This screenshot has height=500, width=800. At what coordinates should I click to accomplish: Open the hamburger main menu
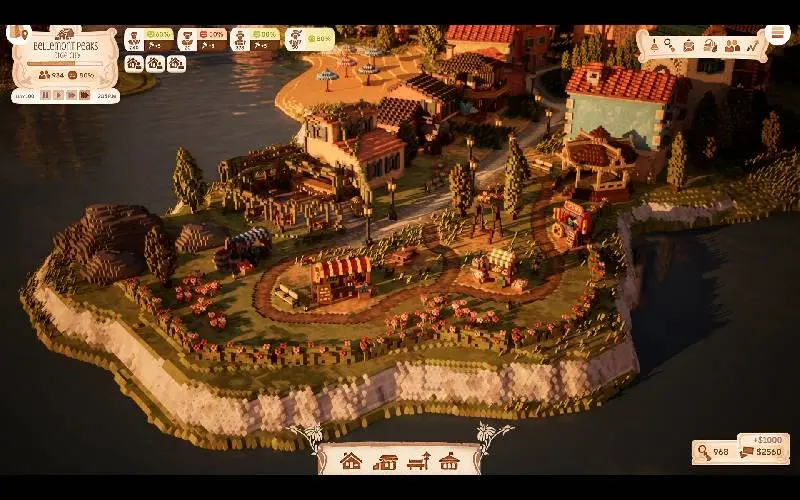[778, 34]
